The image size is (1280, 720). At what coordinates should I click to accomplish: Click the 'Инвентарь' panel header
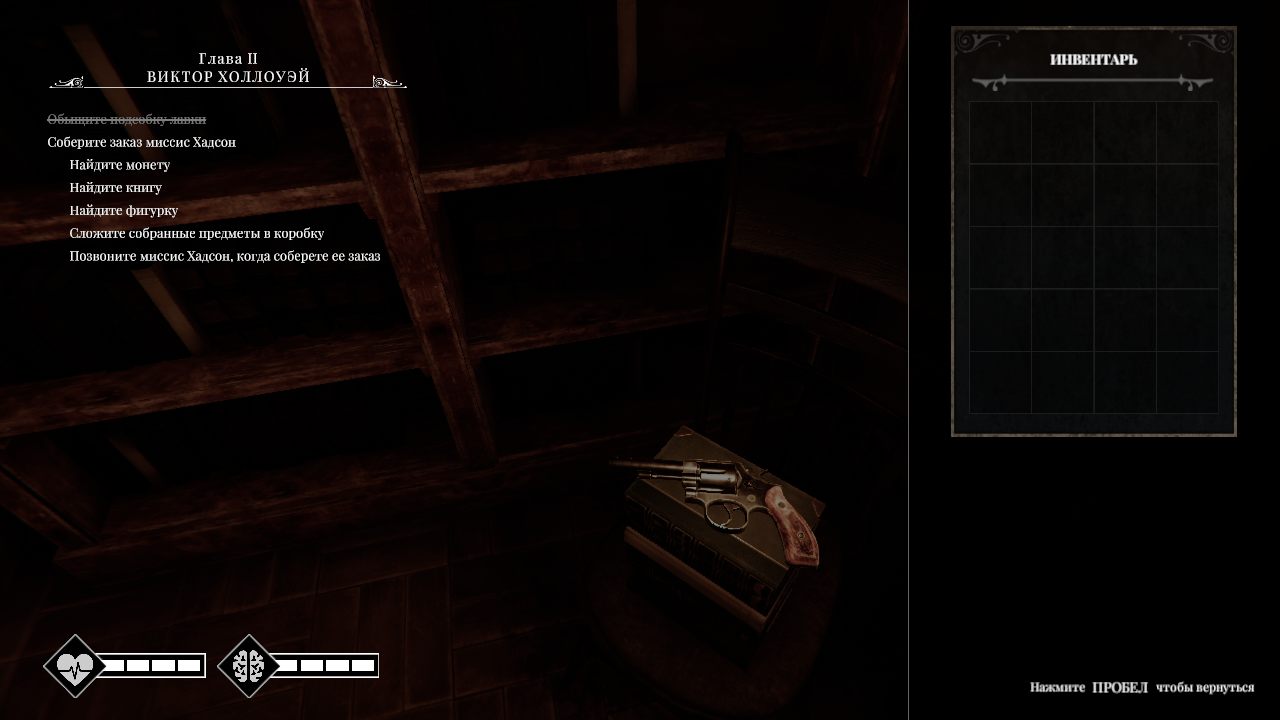click(x=1093, y=60)
